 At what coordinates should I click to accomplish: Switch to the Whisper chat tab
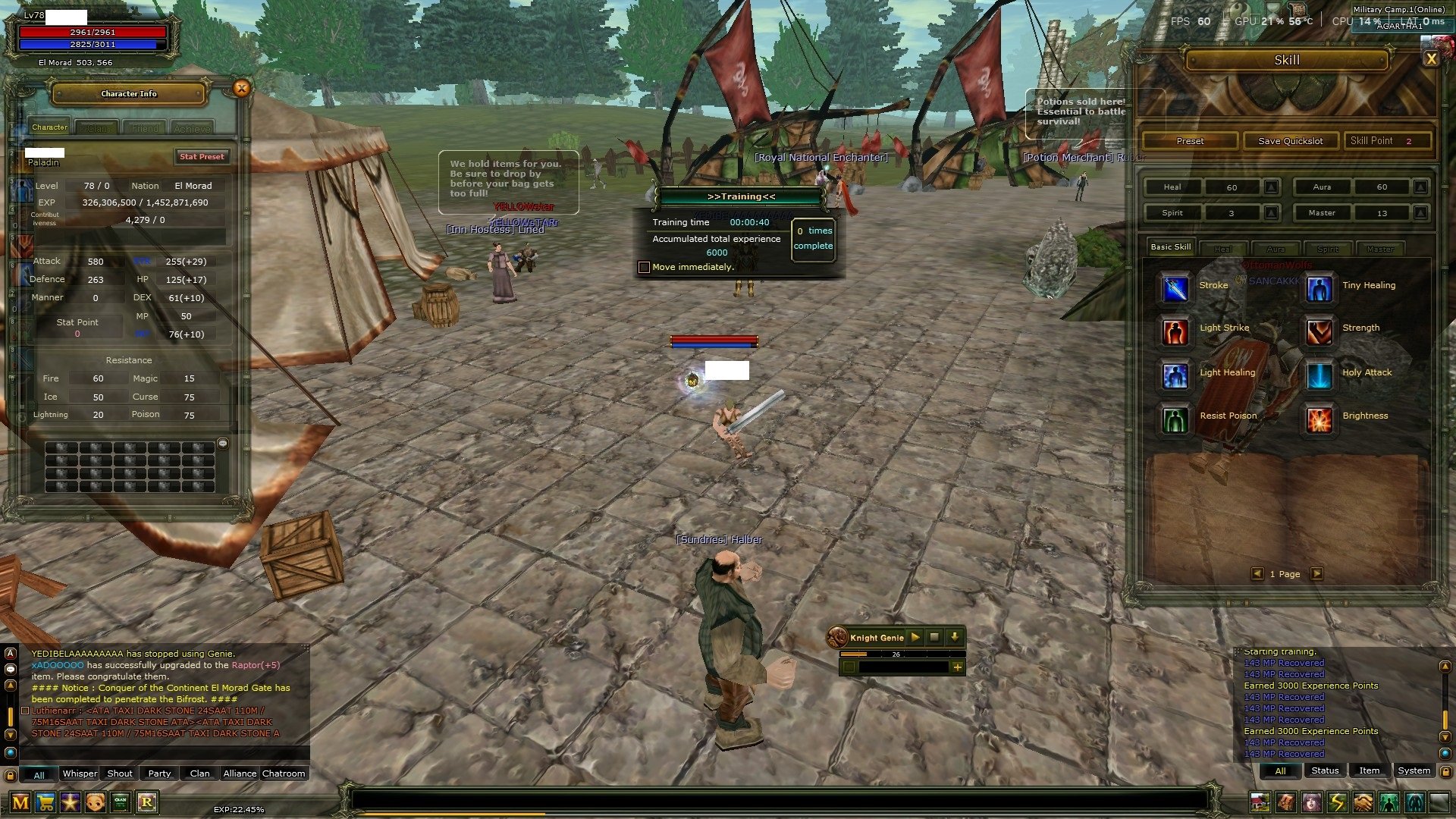click(79, 773)
